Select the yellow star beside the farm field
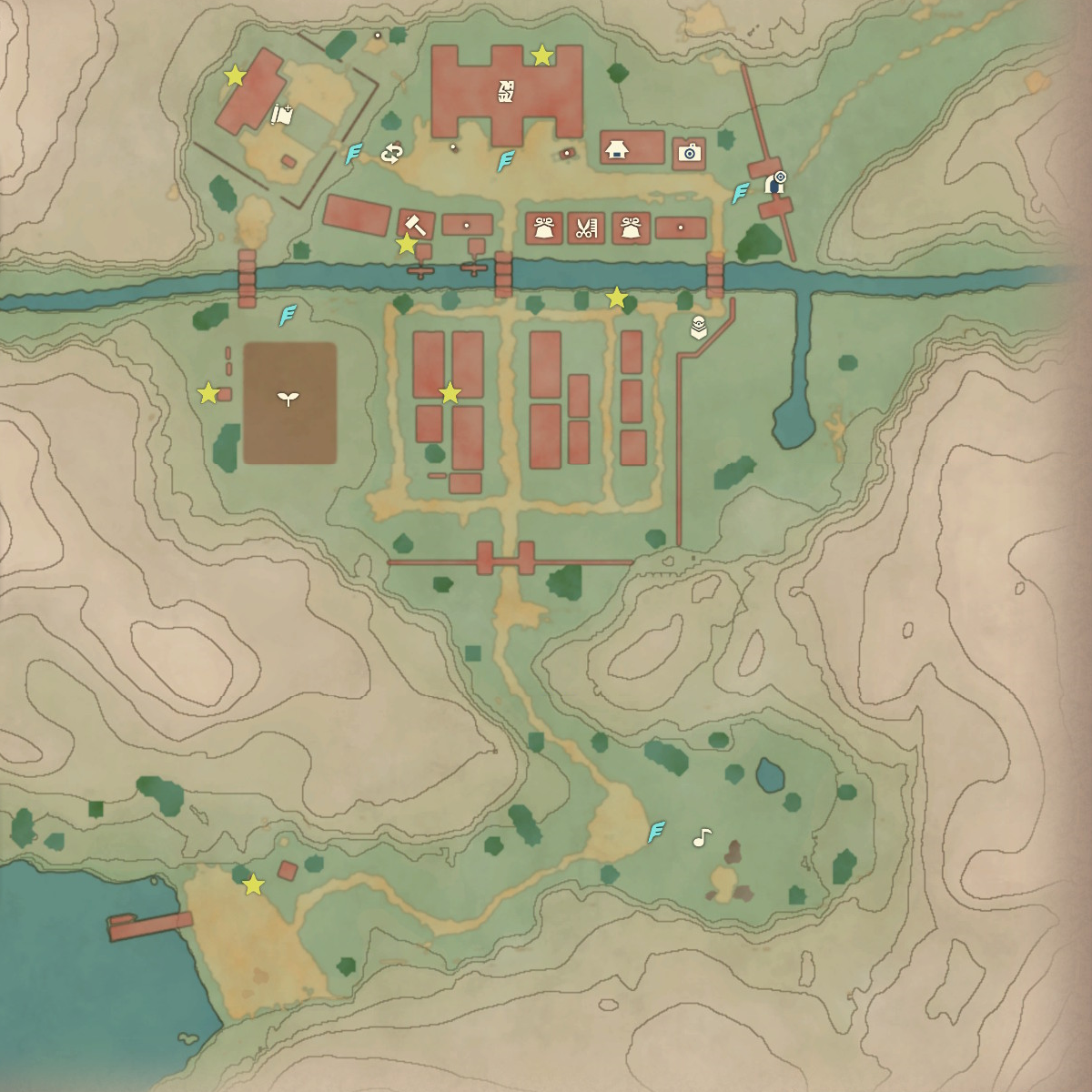Image resolution: width=1092 pixels, height=1092 pixels. [x=208, y=393]
